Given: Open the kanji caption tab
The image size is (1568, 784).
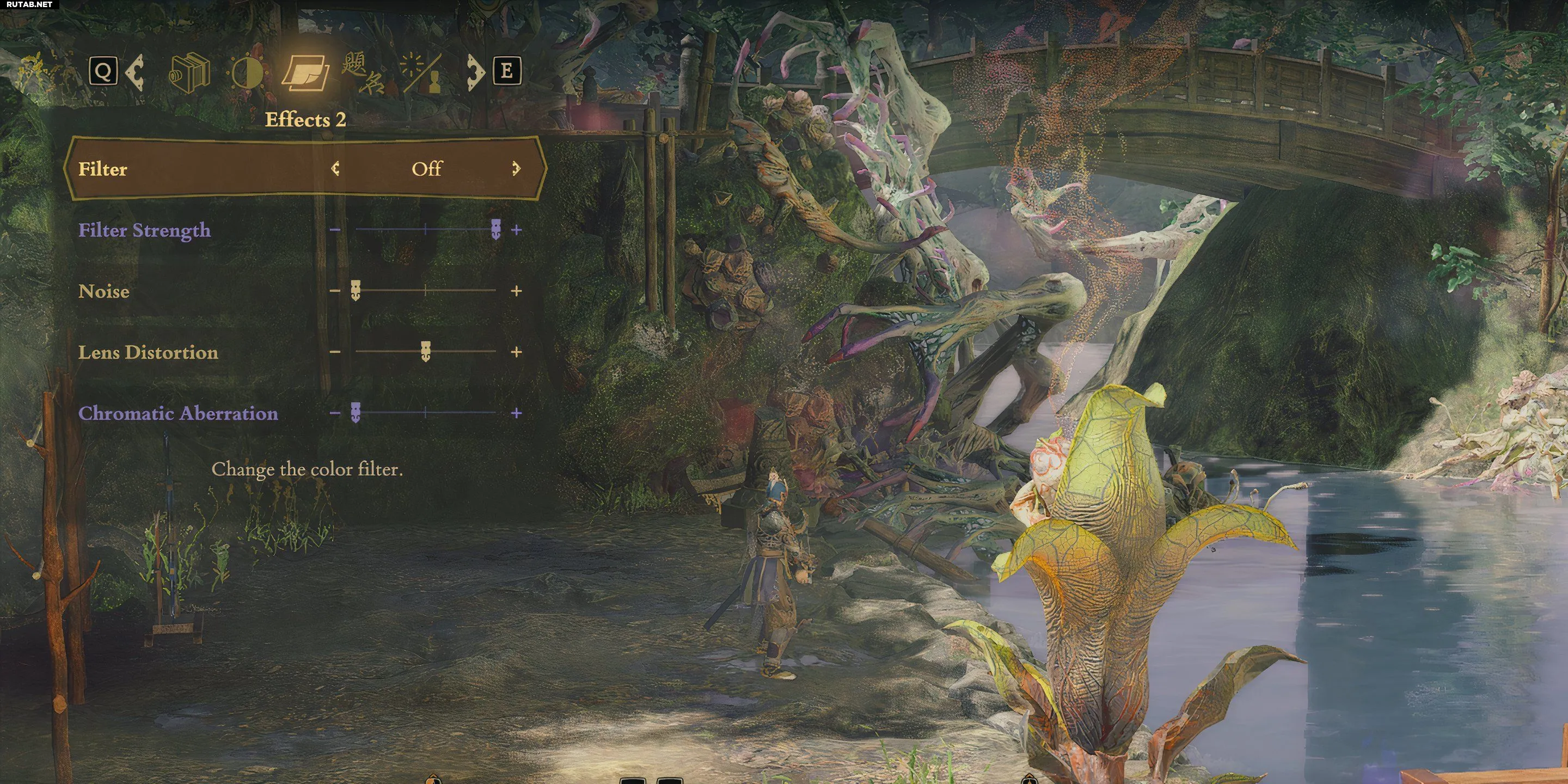Looking at the screenshot, I should (363, 73).
